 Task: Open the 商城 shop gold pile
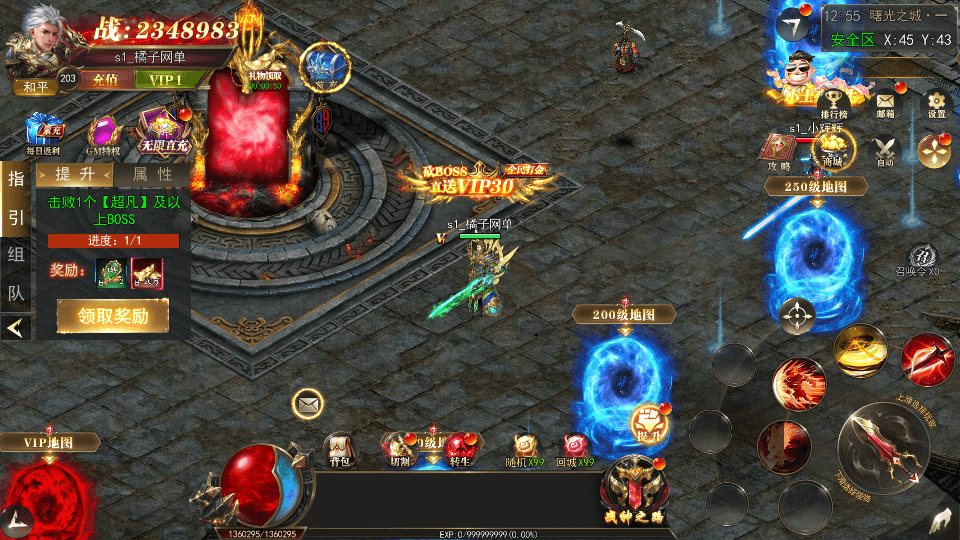click(x=833, y=149)
